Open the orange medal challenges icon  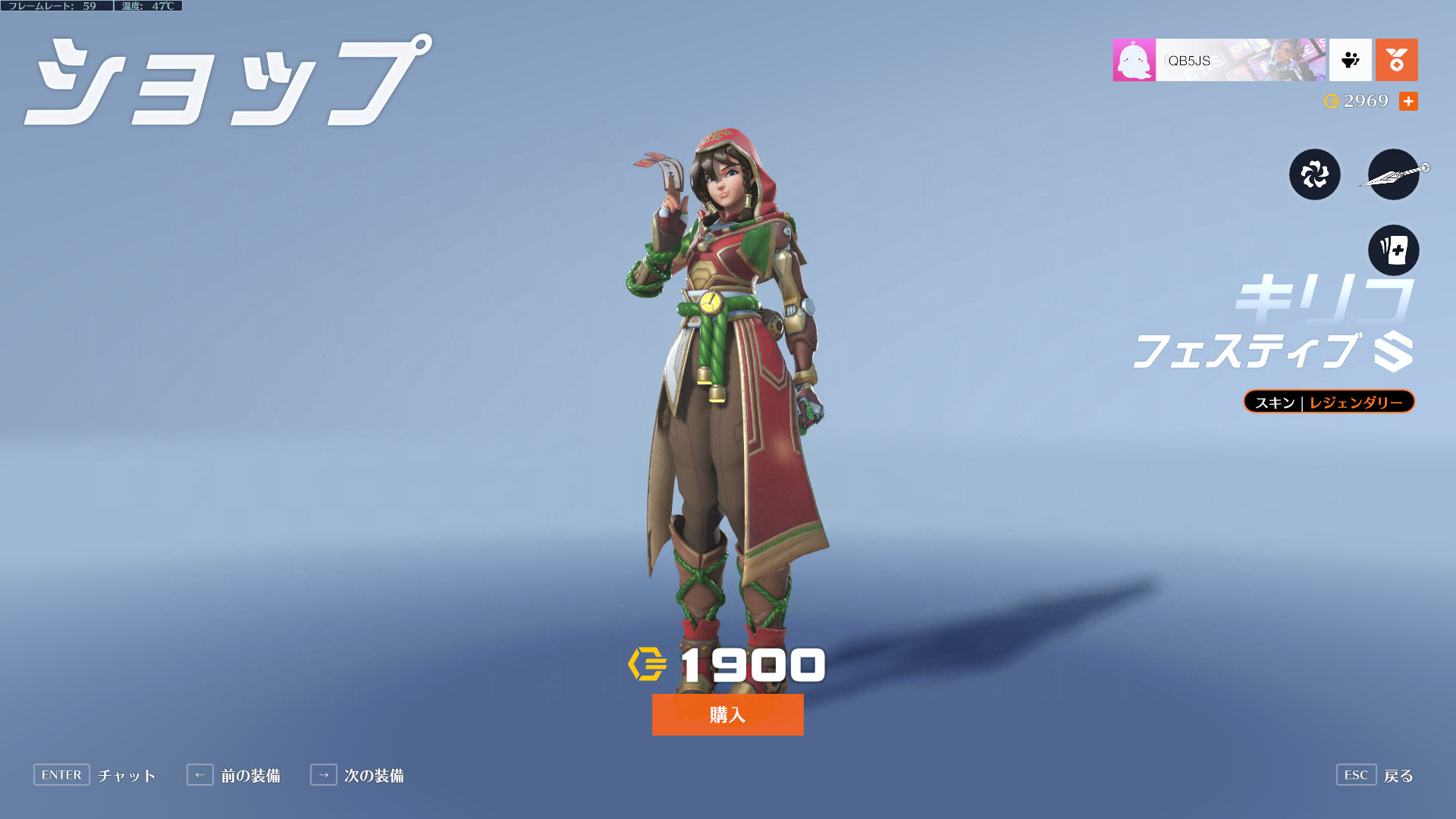1396,60
